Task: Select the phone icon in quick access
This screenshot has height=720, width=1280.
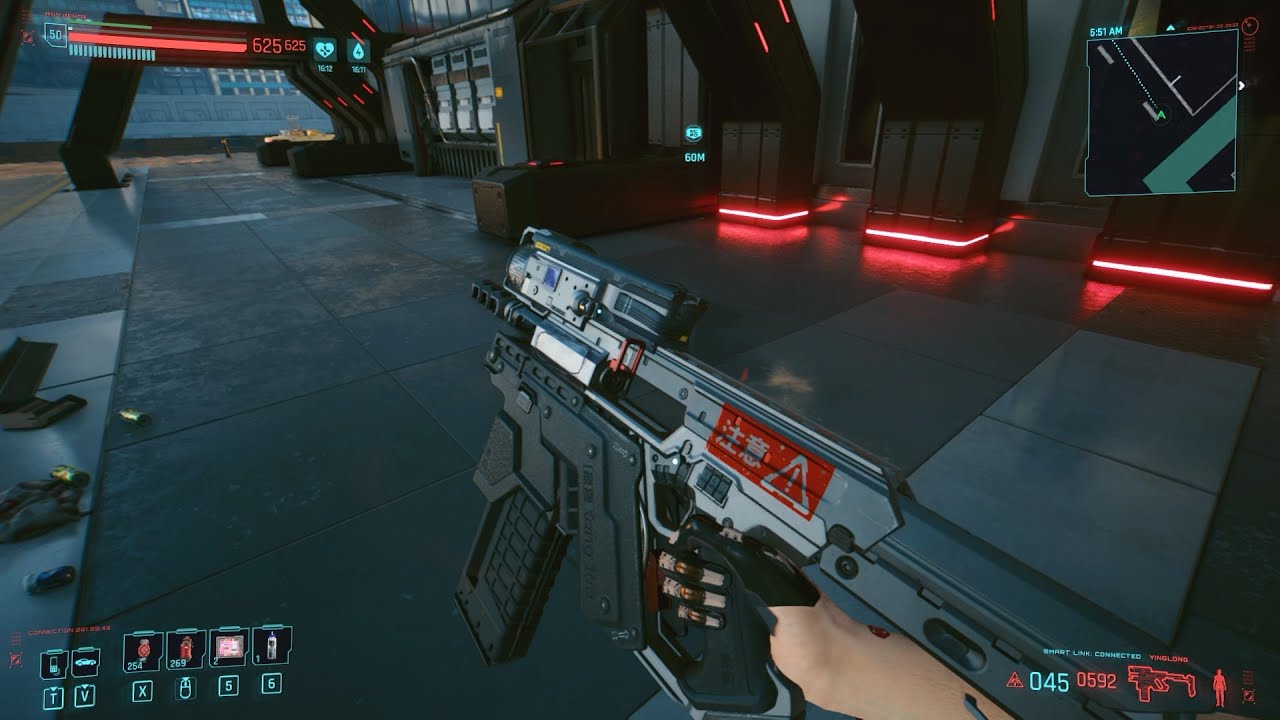Action: 54,663
